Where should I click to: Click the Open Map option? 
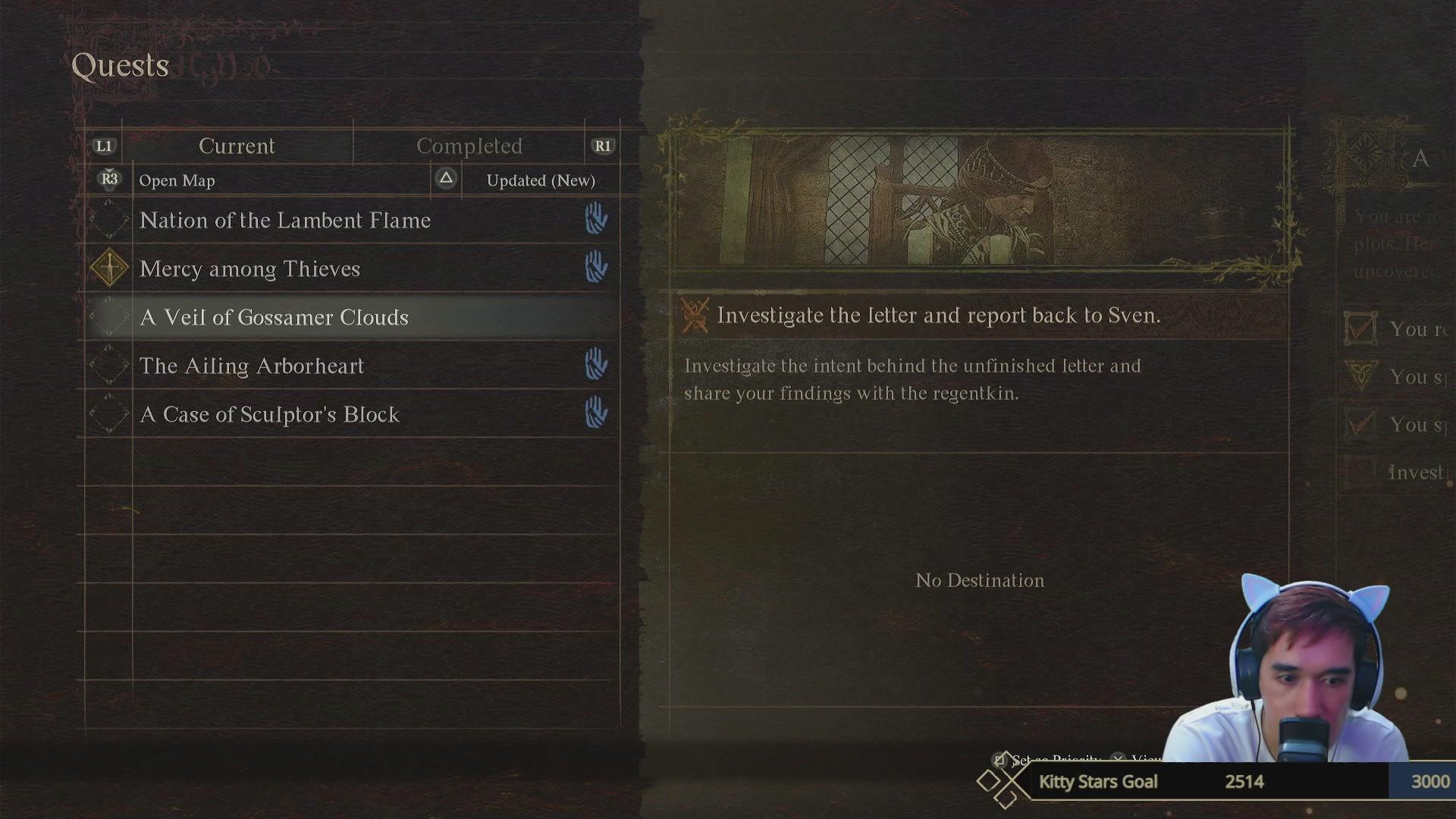177,180
